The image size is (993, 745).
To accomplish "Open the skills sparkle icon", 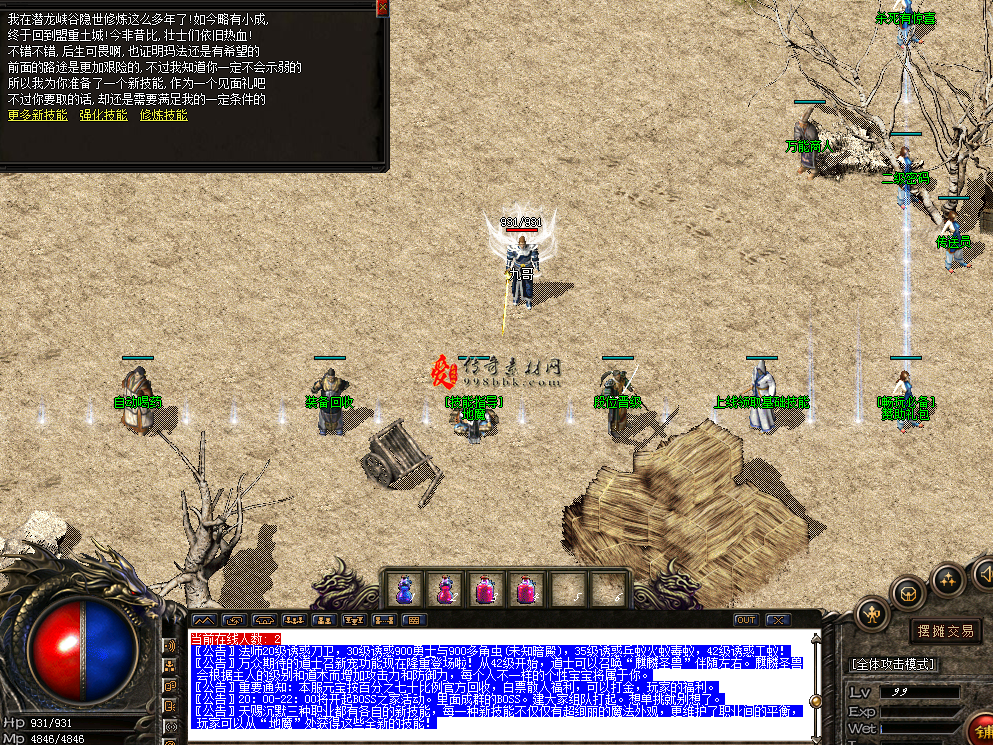I will tap(947, 579).
